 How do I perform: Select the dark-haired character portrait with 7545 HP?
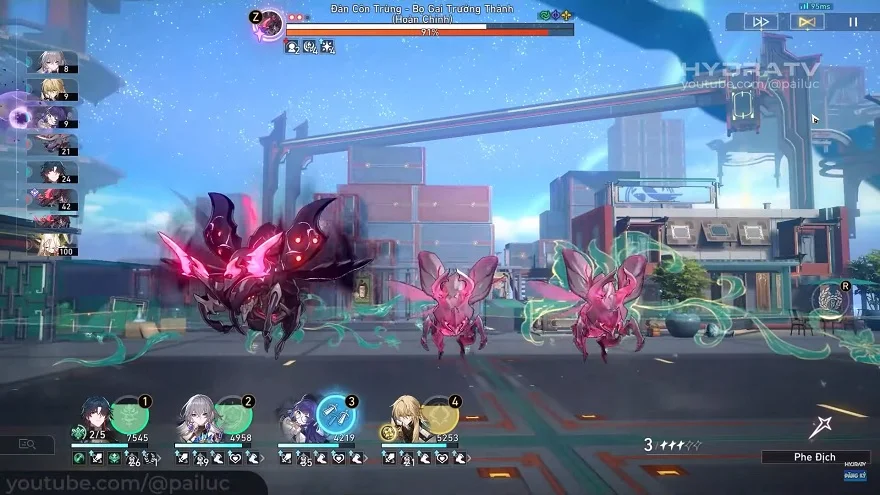click(x=95, y=417)
